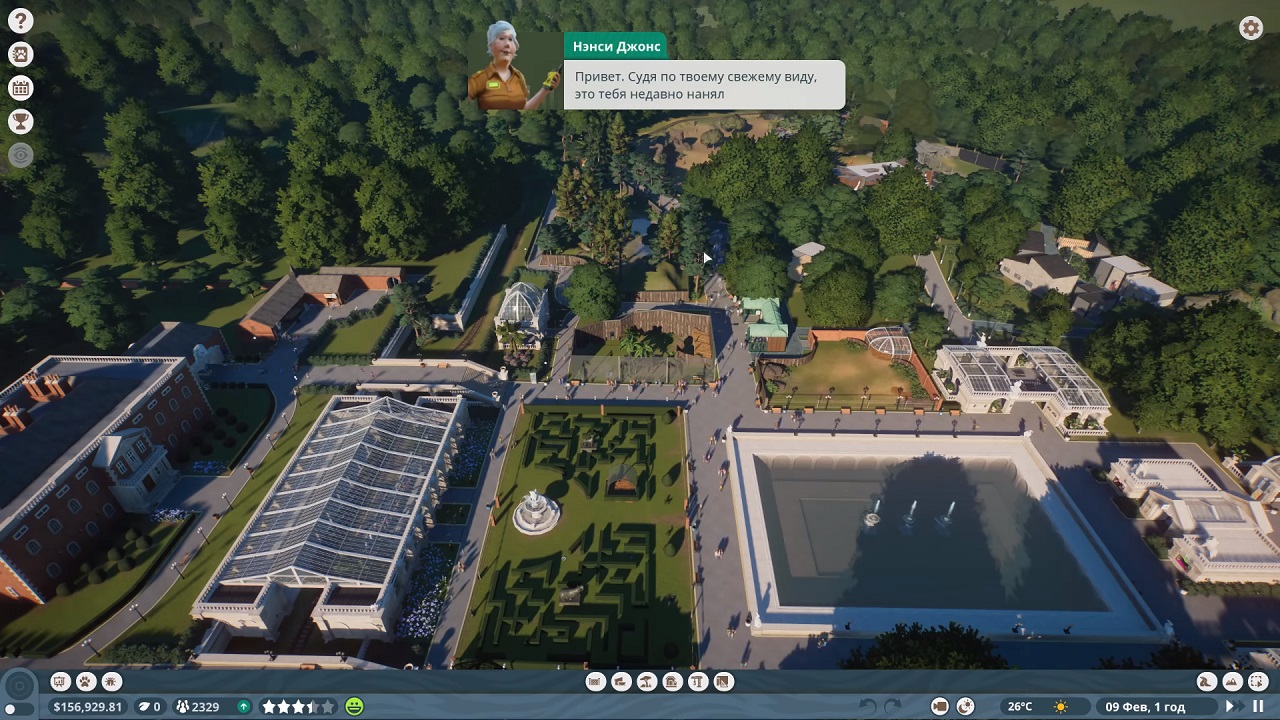Show the trophy objectives panel
The image size is (1280, 720).
(20, 121)
